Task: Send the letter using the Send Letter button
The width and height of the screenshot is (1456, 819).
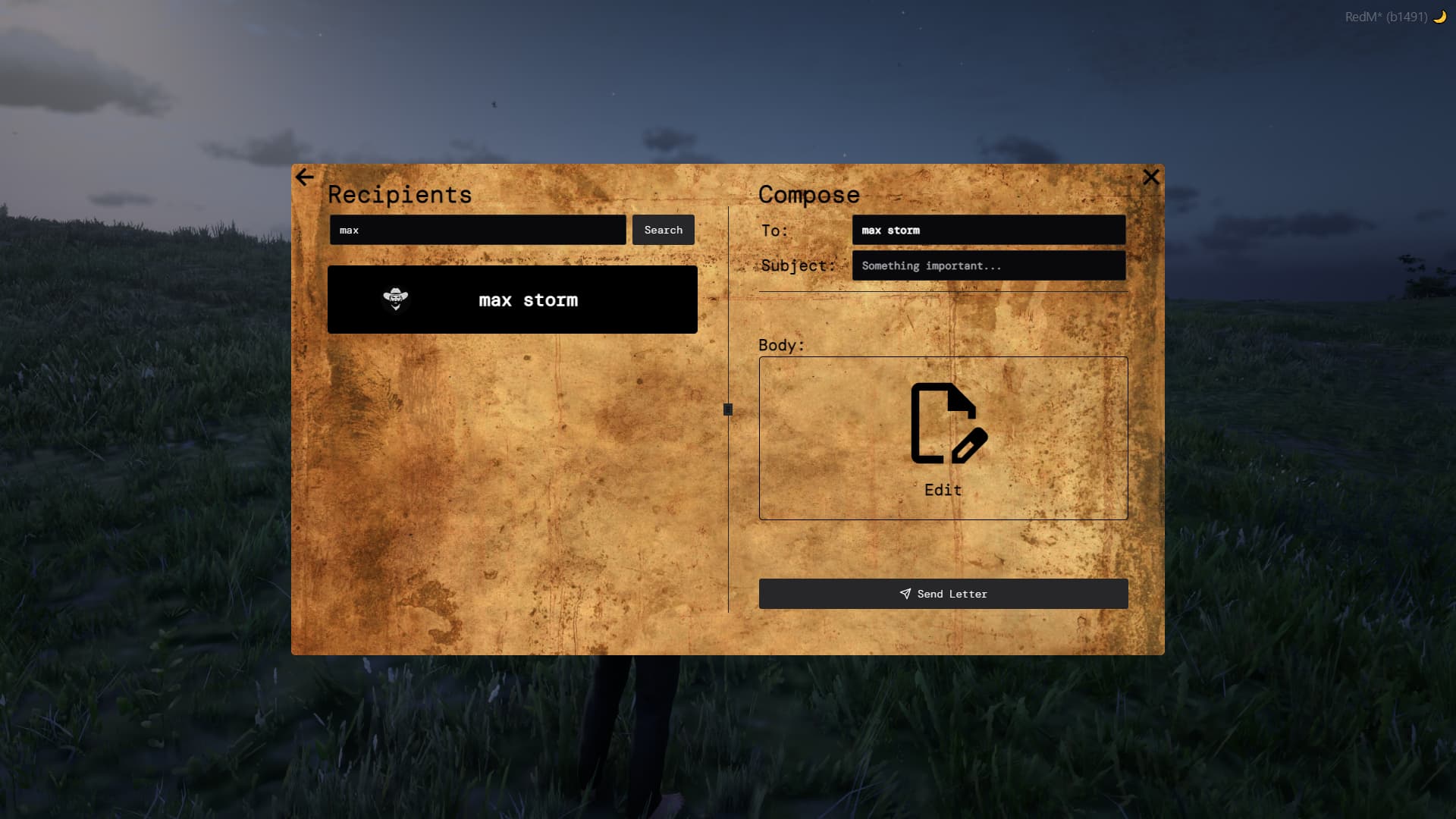Action: click(x=943, y=594)
